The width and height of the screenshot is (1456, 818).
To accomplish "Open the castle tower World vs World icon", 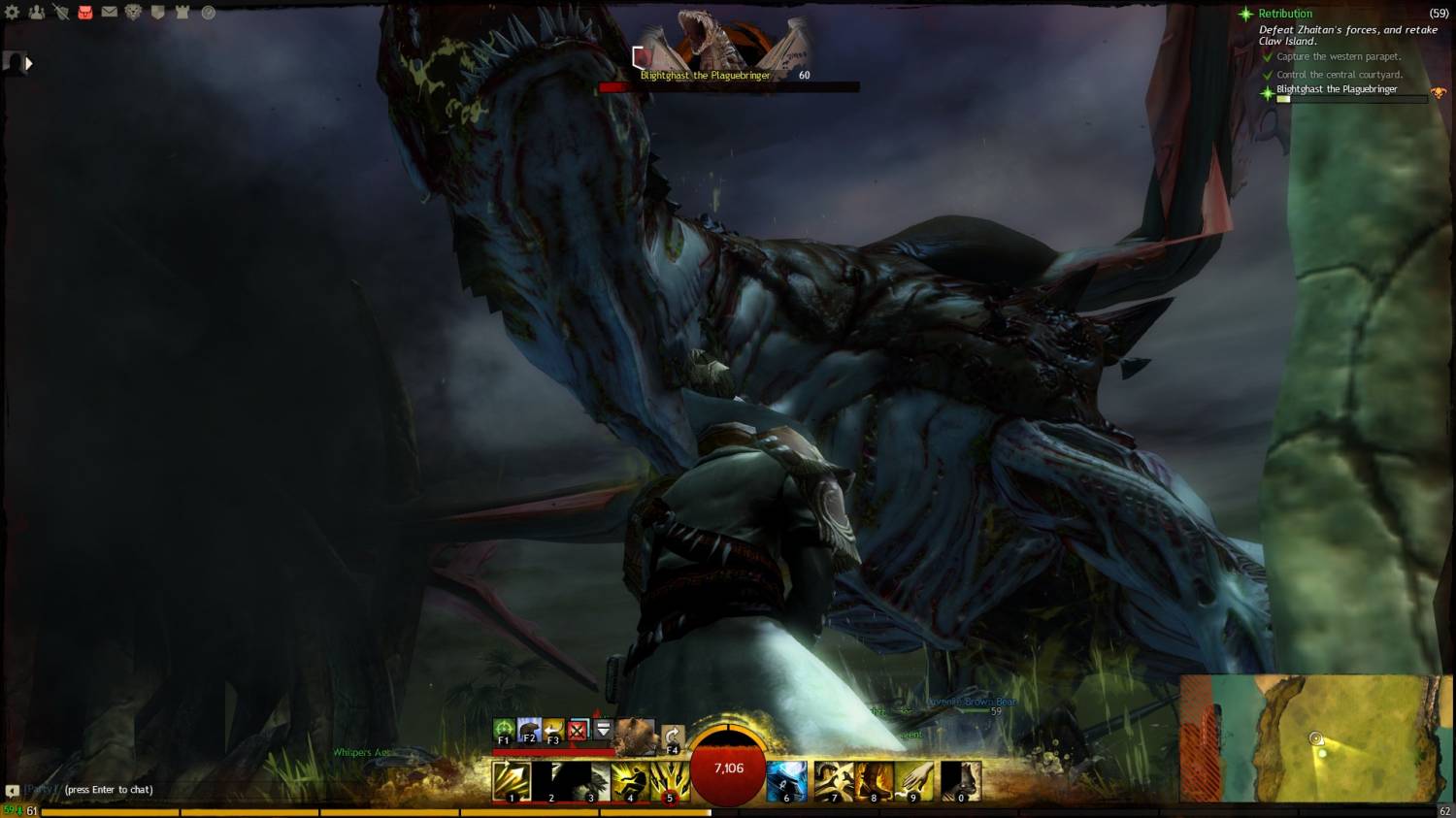I will click(182, 13).
